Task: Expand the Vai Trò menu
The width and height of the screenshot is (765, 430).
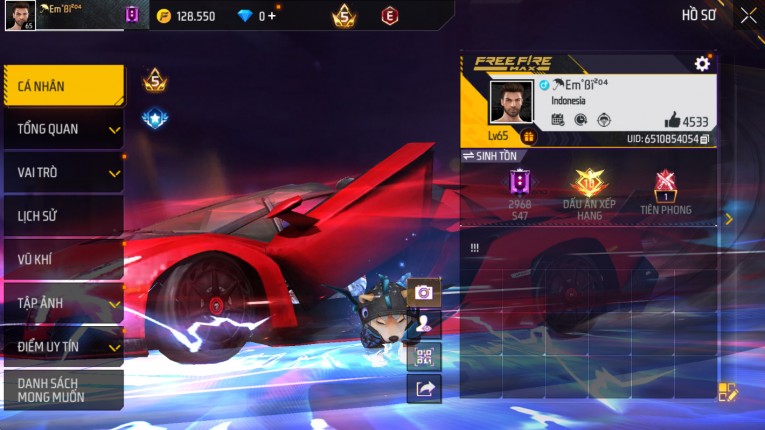Action: tap(64, 172)
